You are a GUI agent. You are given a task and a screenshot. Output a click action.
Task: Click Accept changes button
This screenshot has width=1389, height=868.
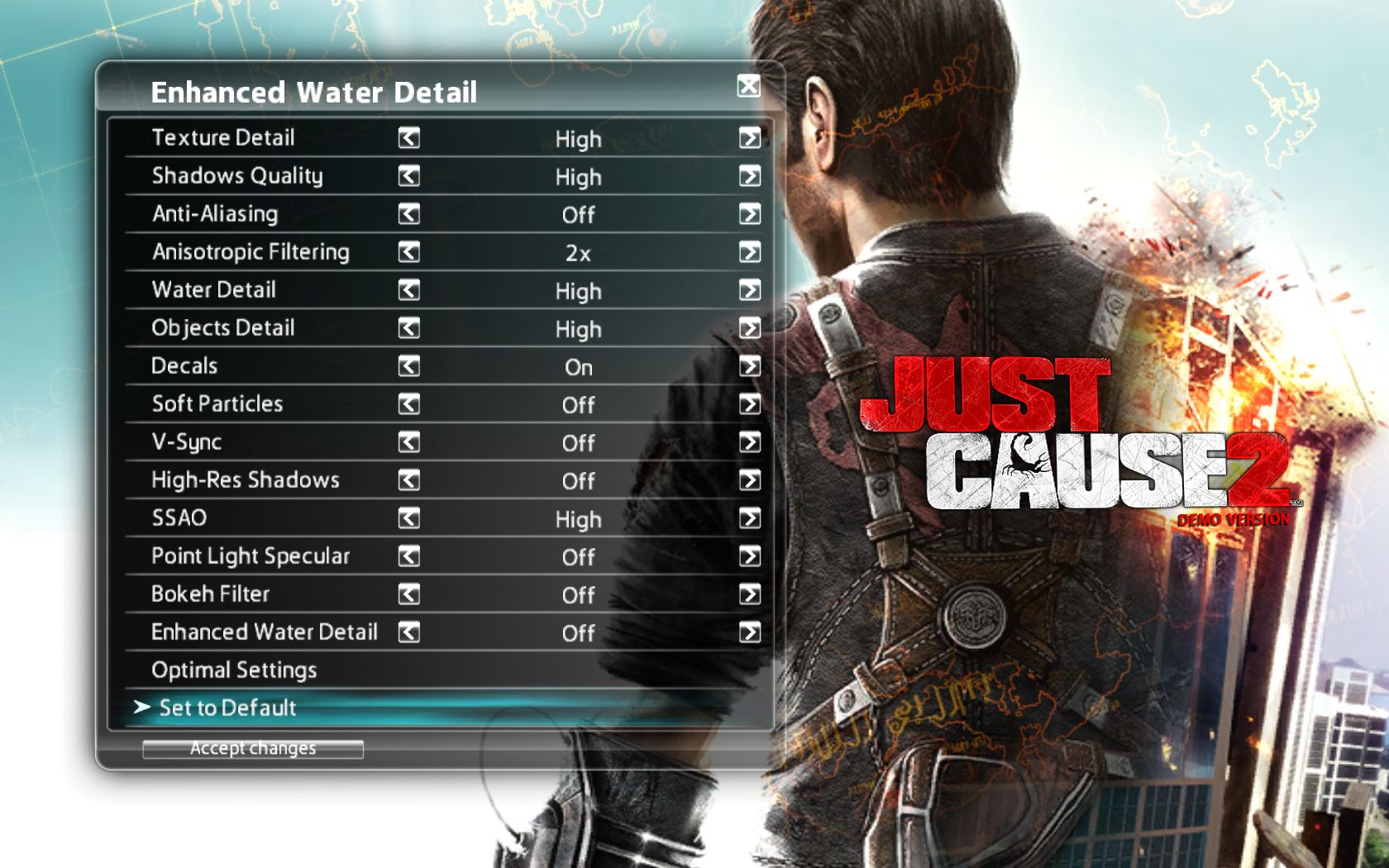[x=253, y=749]
